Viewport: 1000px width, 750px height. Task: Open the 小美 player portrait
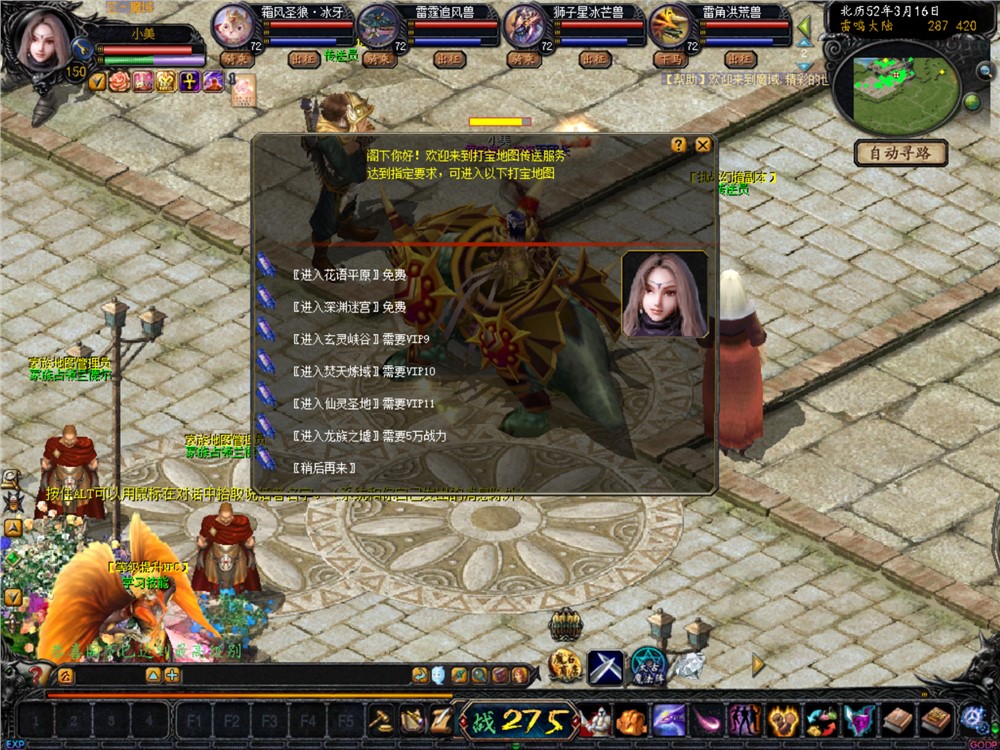pyautogui.click(x=40, y=38)
